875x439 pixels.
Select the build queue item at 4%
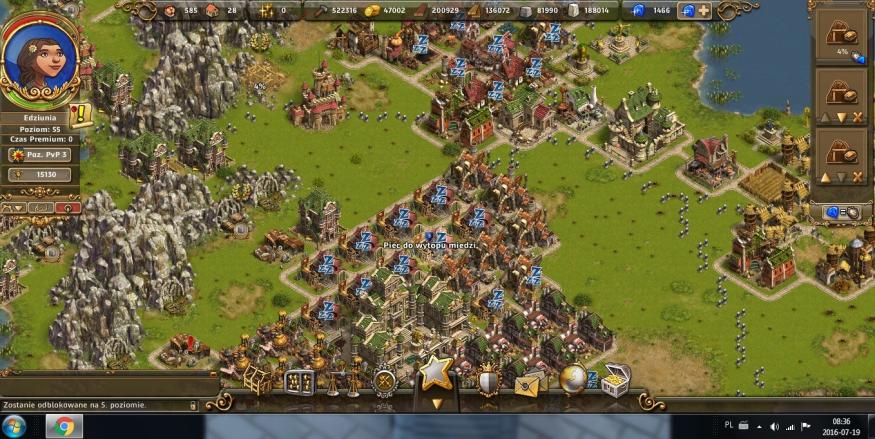(839, 32)
